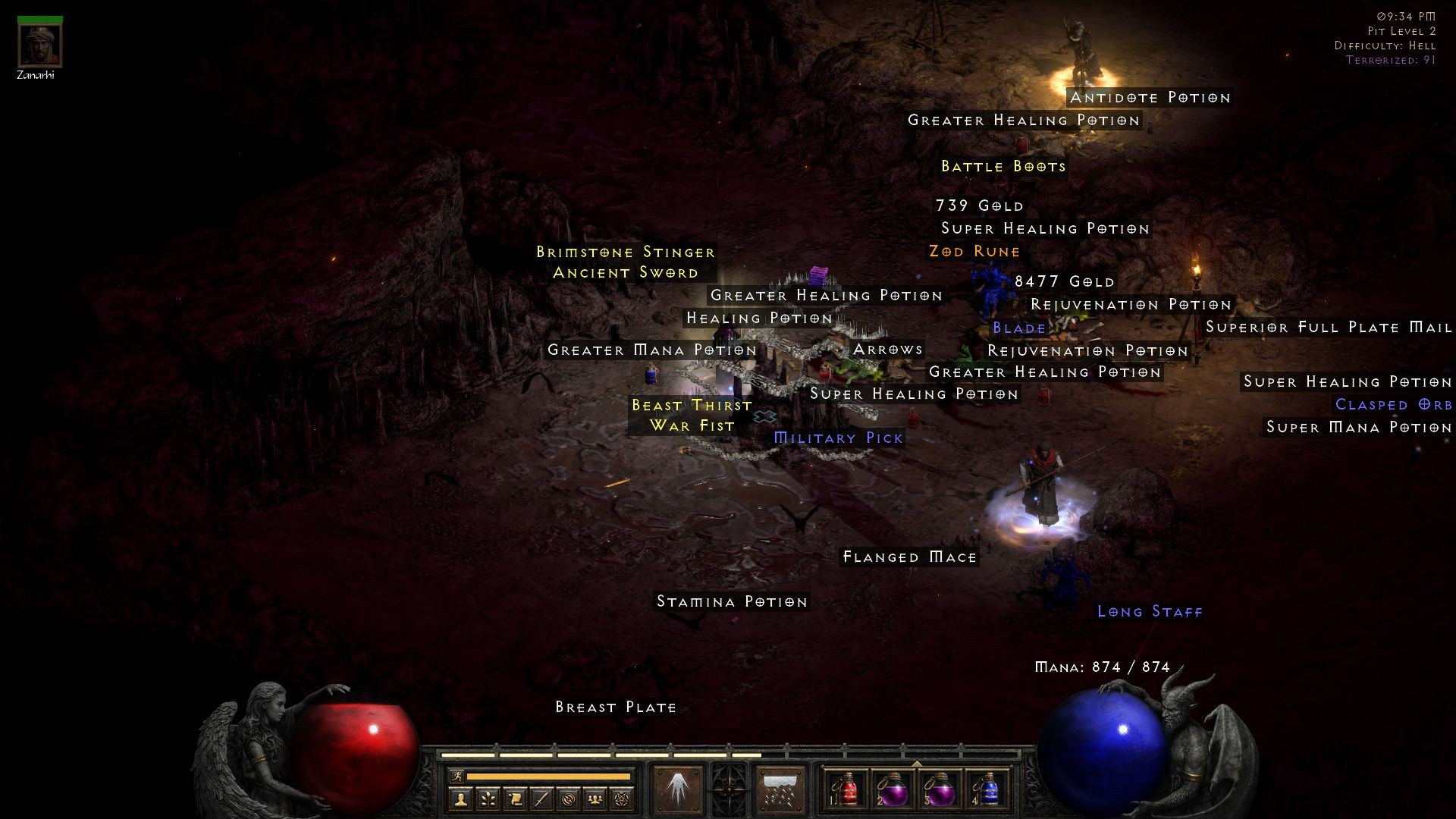Open the party screen icon
The width and height of the screenshot is (1456, 819).
596,799
